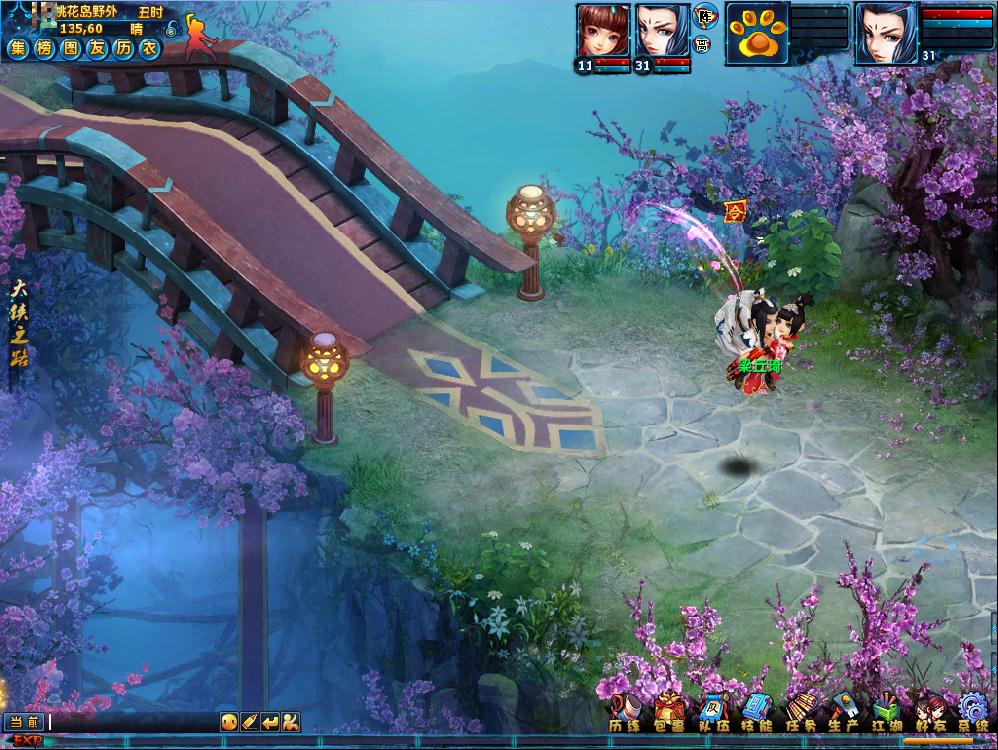The width and height of the screenshot is (998, 750).
Task: Open the 包裹 bag inventory
Action: point(668,712)
